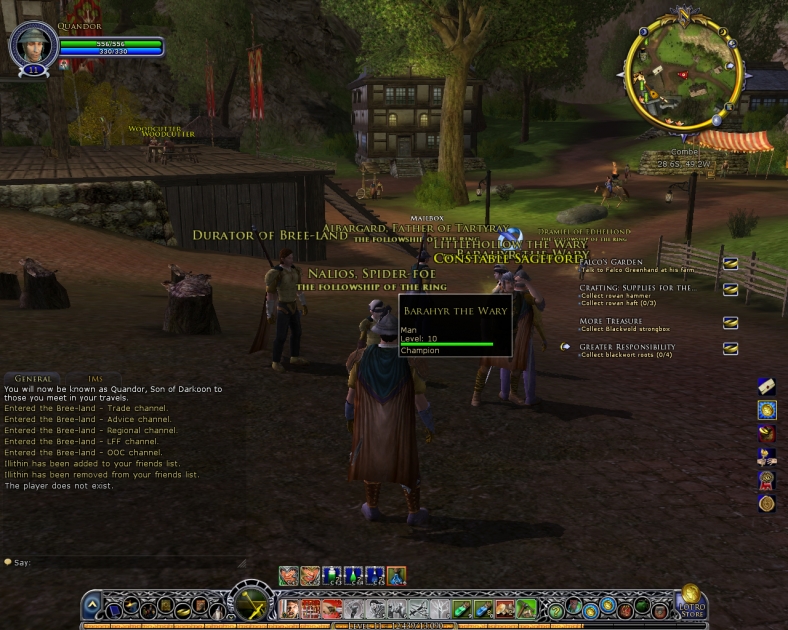Click the ring icon beside Falco's Garden
Viewport: 788px width, 630px height.
(x=731, y=263)
